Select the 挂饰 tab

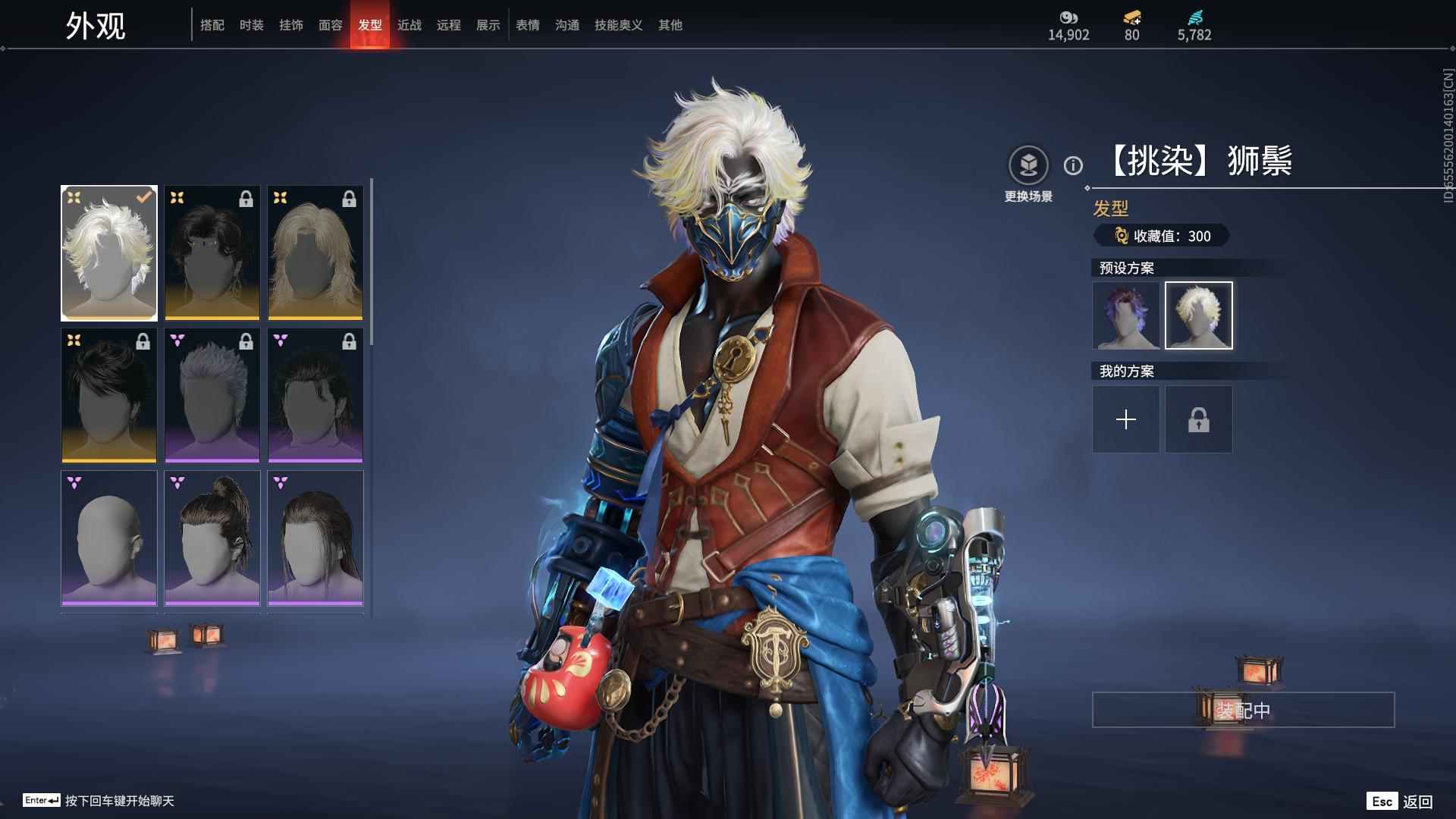291,25
